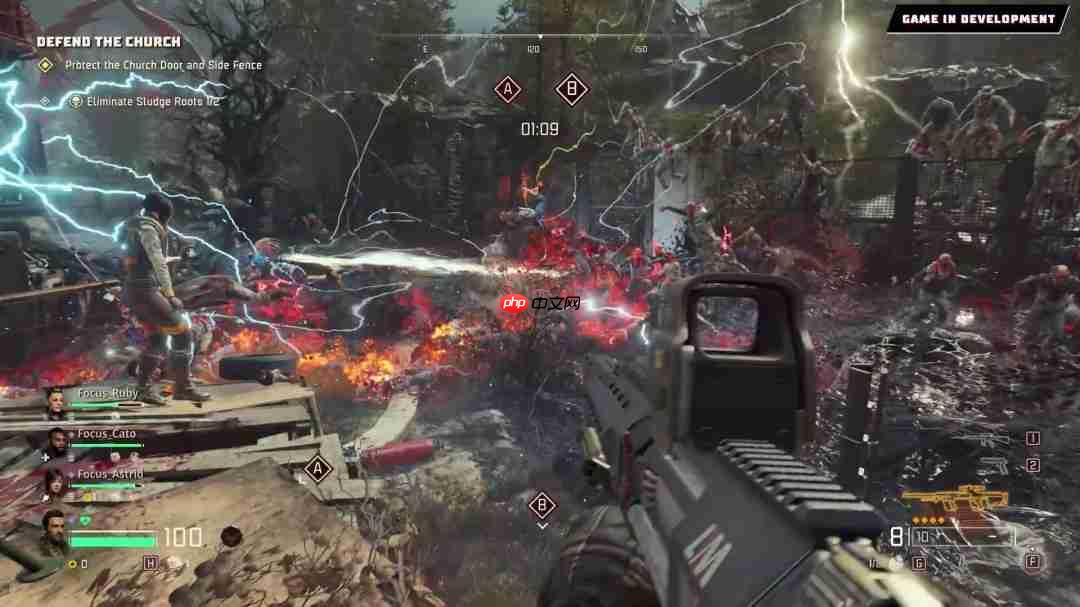Click your own bearded character portrait
This screenshot has height=607, width=1080.
[x=55, y=532]
